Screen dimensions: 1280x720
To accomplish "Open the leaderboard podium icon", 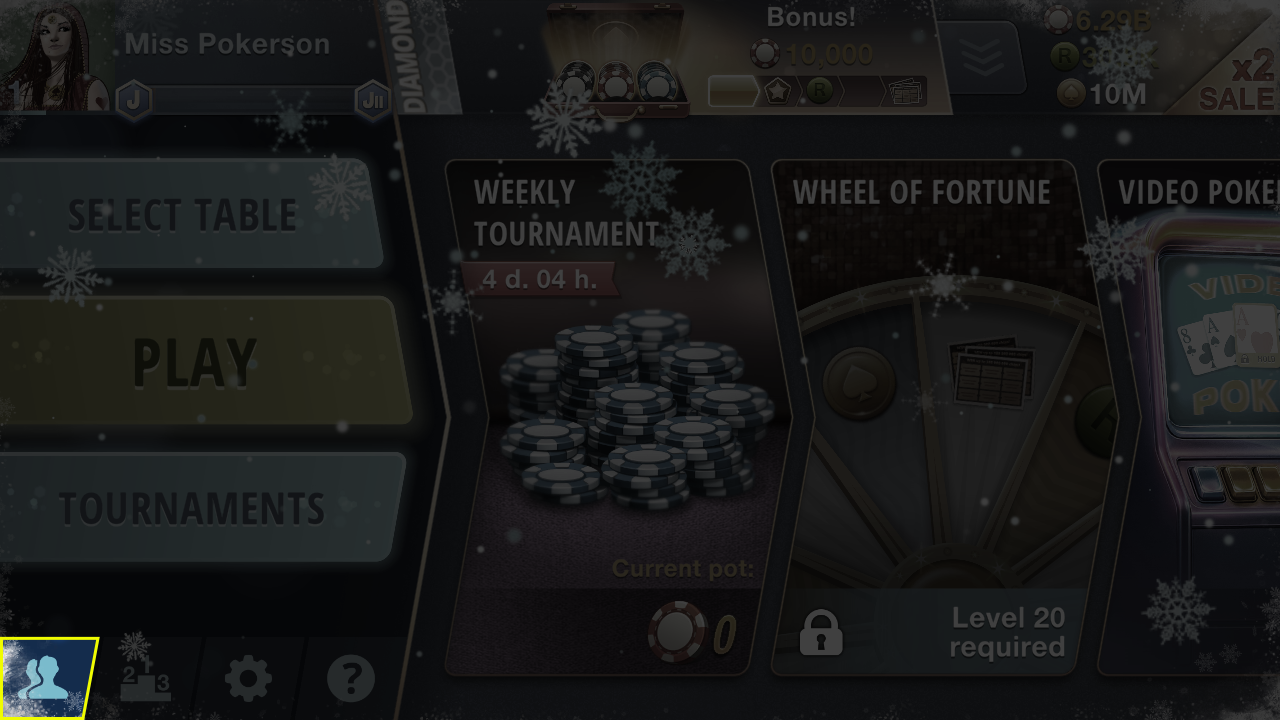I will pyautogui.click(x=146, y=680).
